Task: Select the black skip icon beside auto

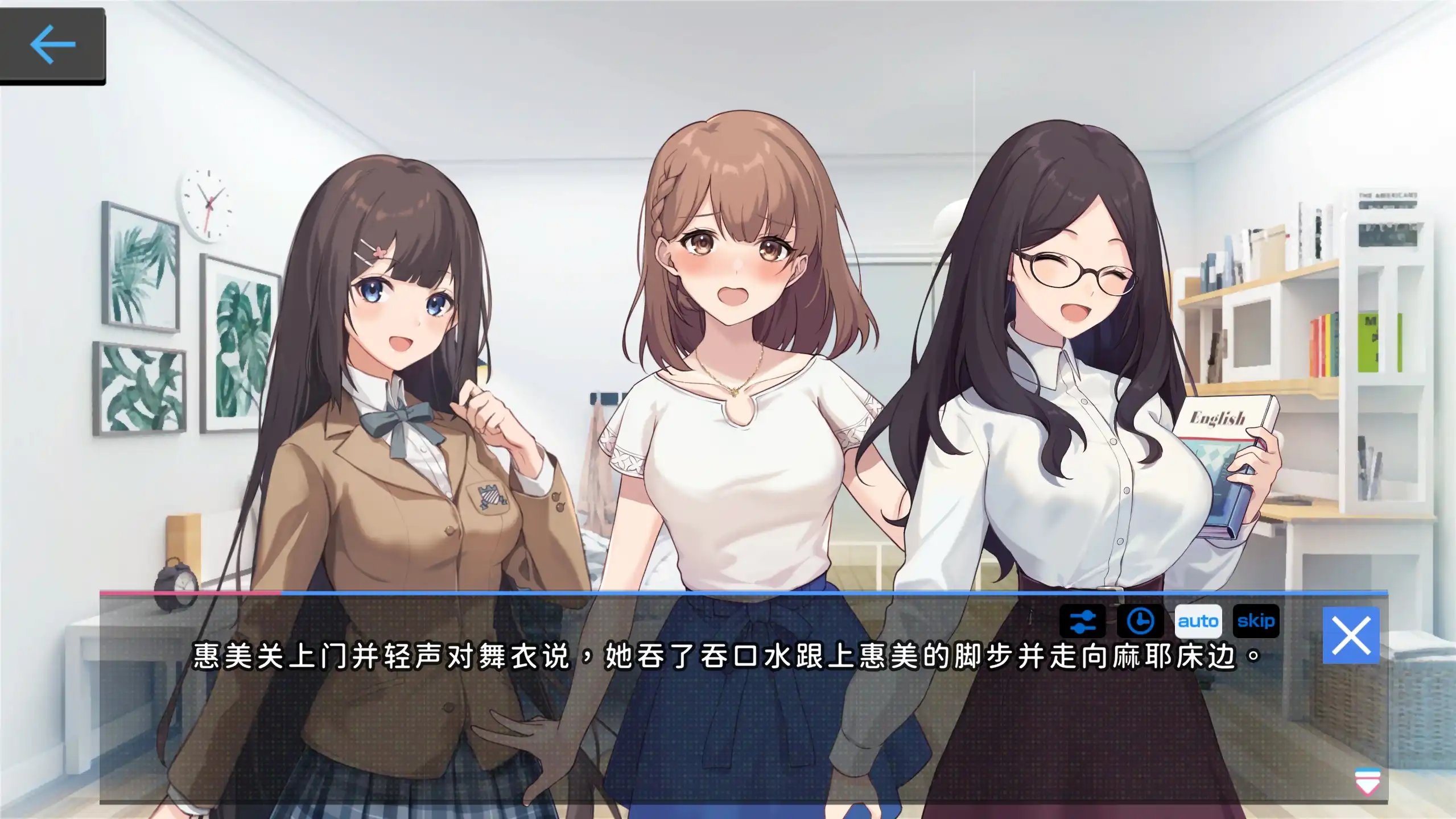Action: click(x=1256, y=622)
